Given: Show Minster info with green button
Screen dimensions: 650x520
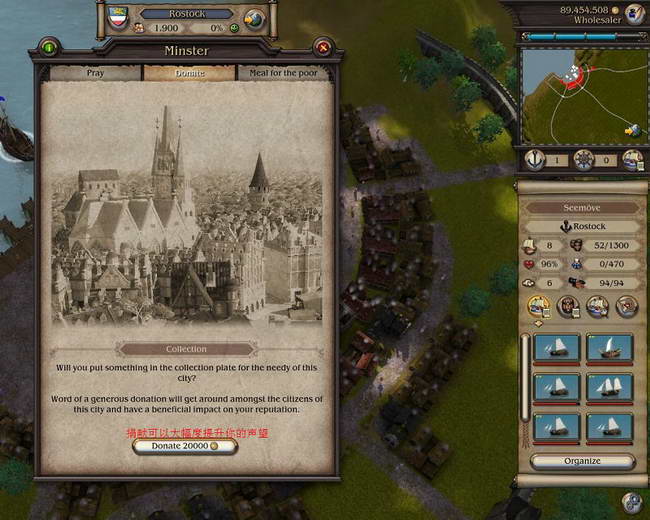Looking at the screenshot, I should 48,47.
